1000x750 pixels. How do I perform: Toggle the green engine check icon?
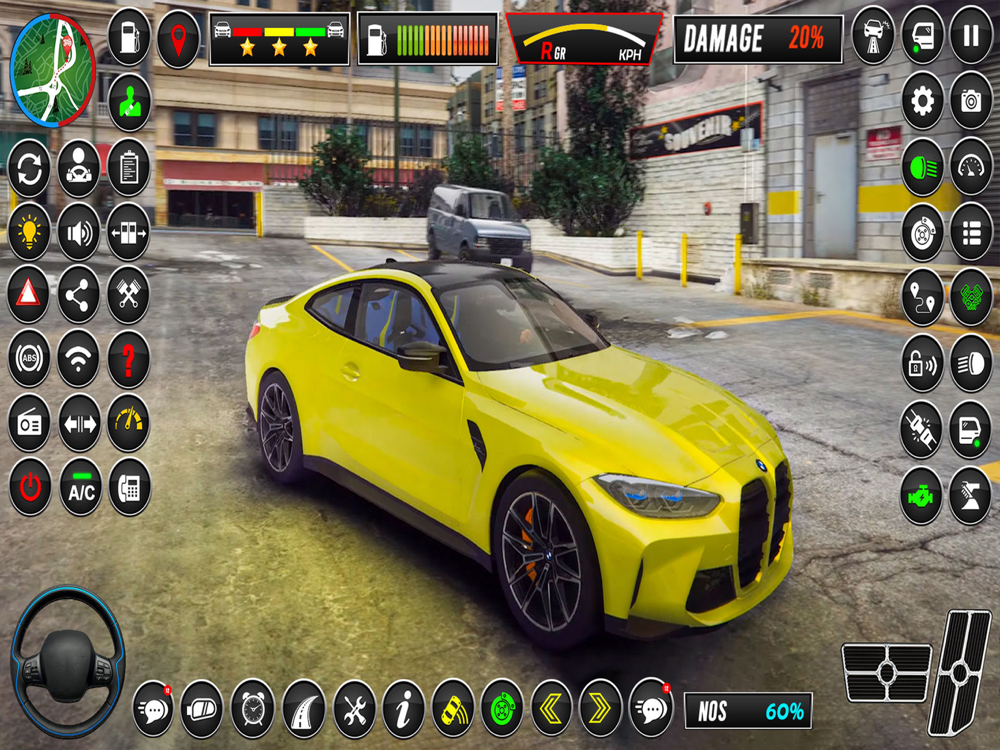[x=921, y=495]
